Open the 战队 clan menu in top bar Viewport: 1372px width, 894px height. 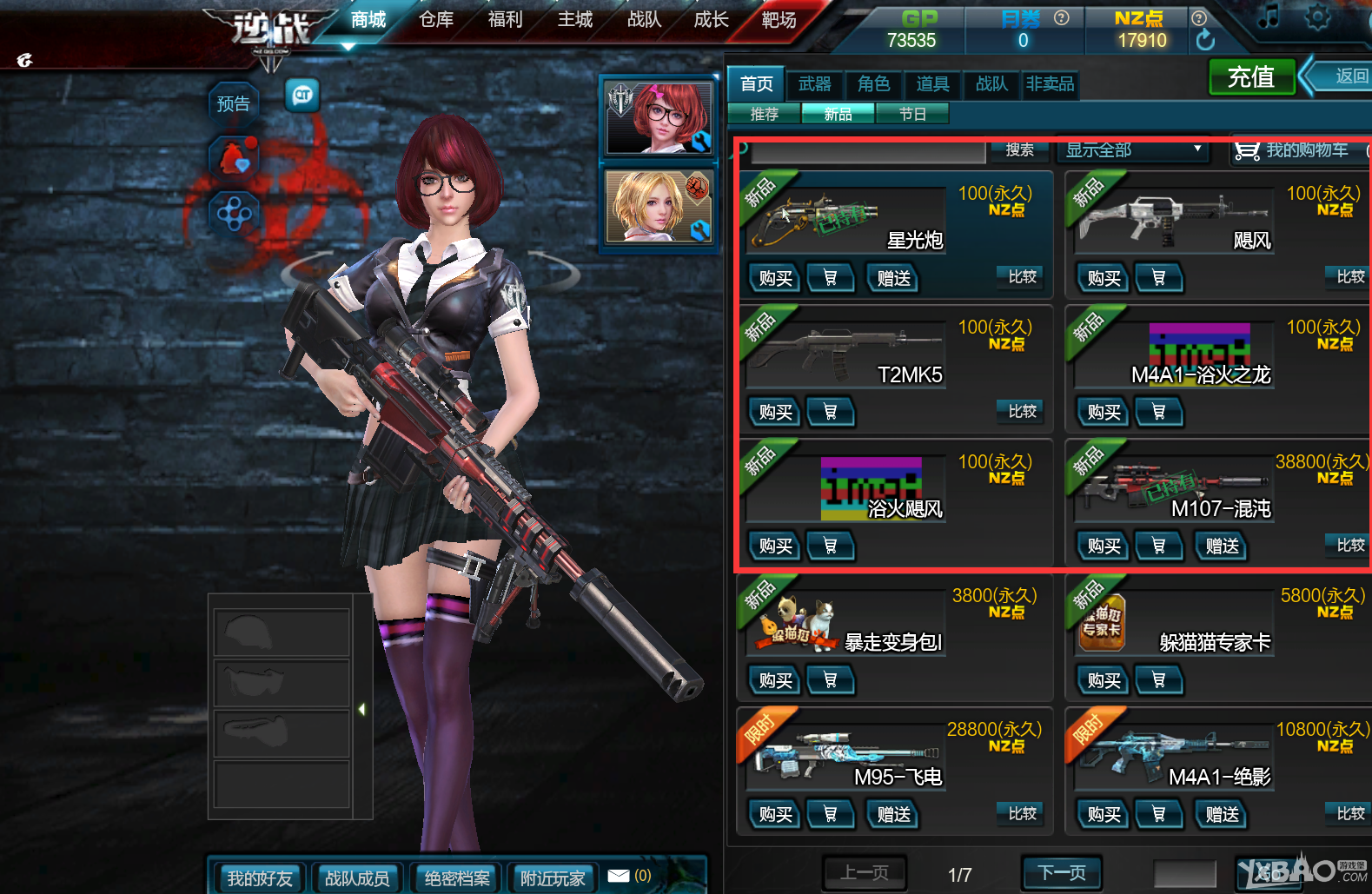coord(644,19)
